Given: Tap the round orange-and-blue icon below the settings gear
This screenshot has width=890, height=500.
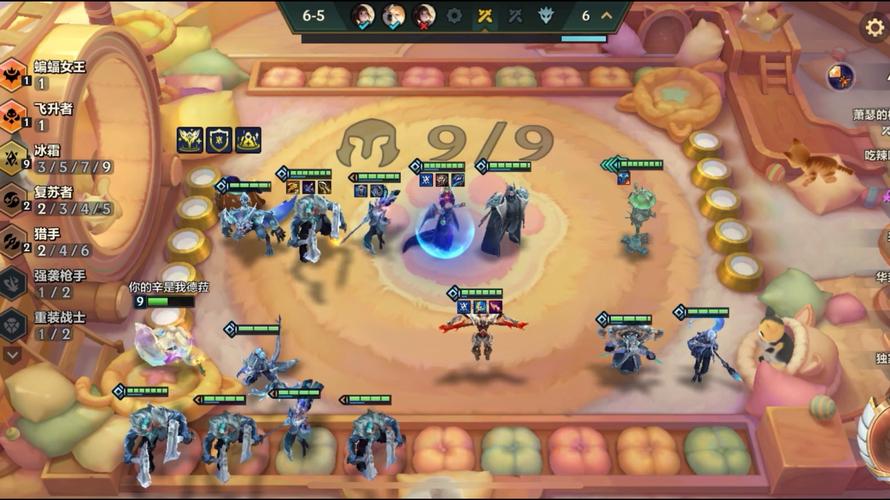Looking at the screenshot, I should point(840,77).
